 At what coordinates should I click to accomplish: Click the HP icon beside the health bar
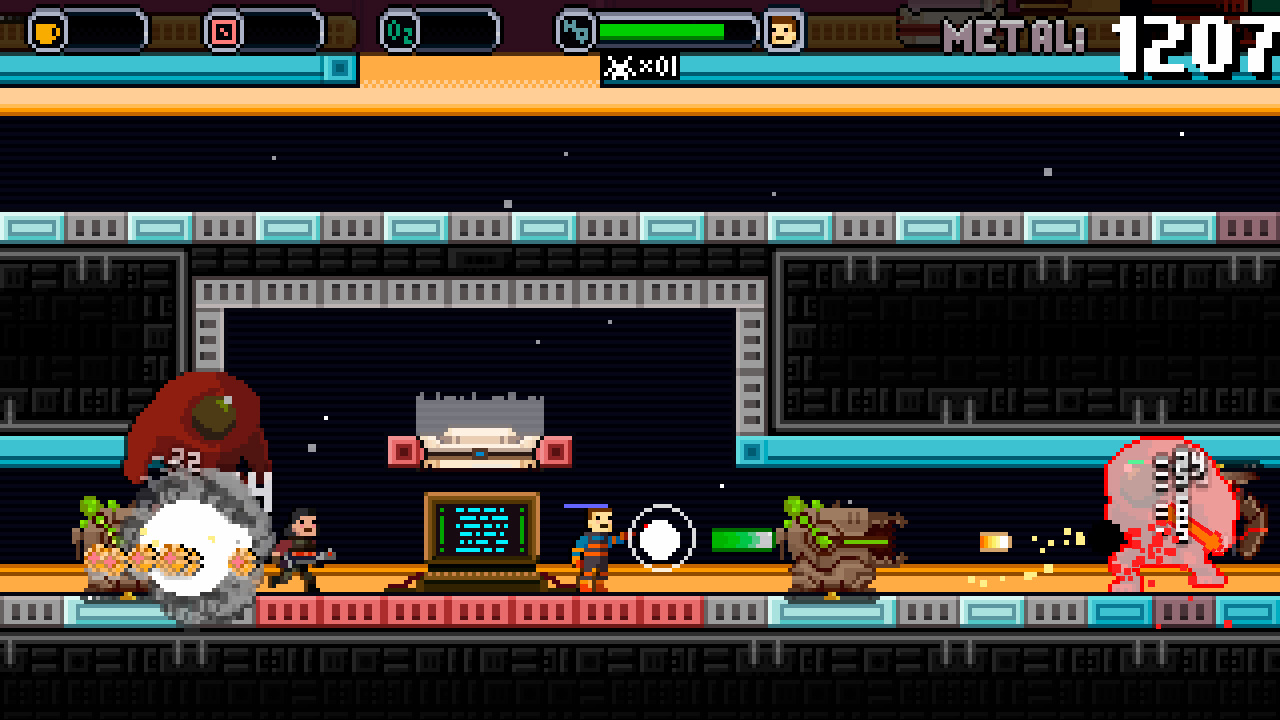tap(575, 30)
